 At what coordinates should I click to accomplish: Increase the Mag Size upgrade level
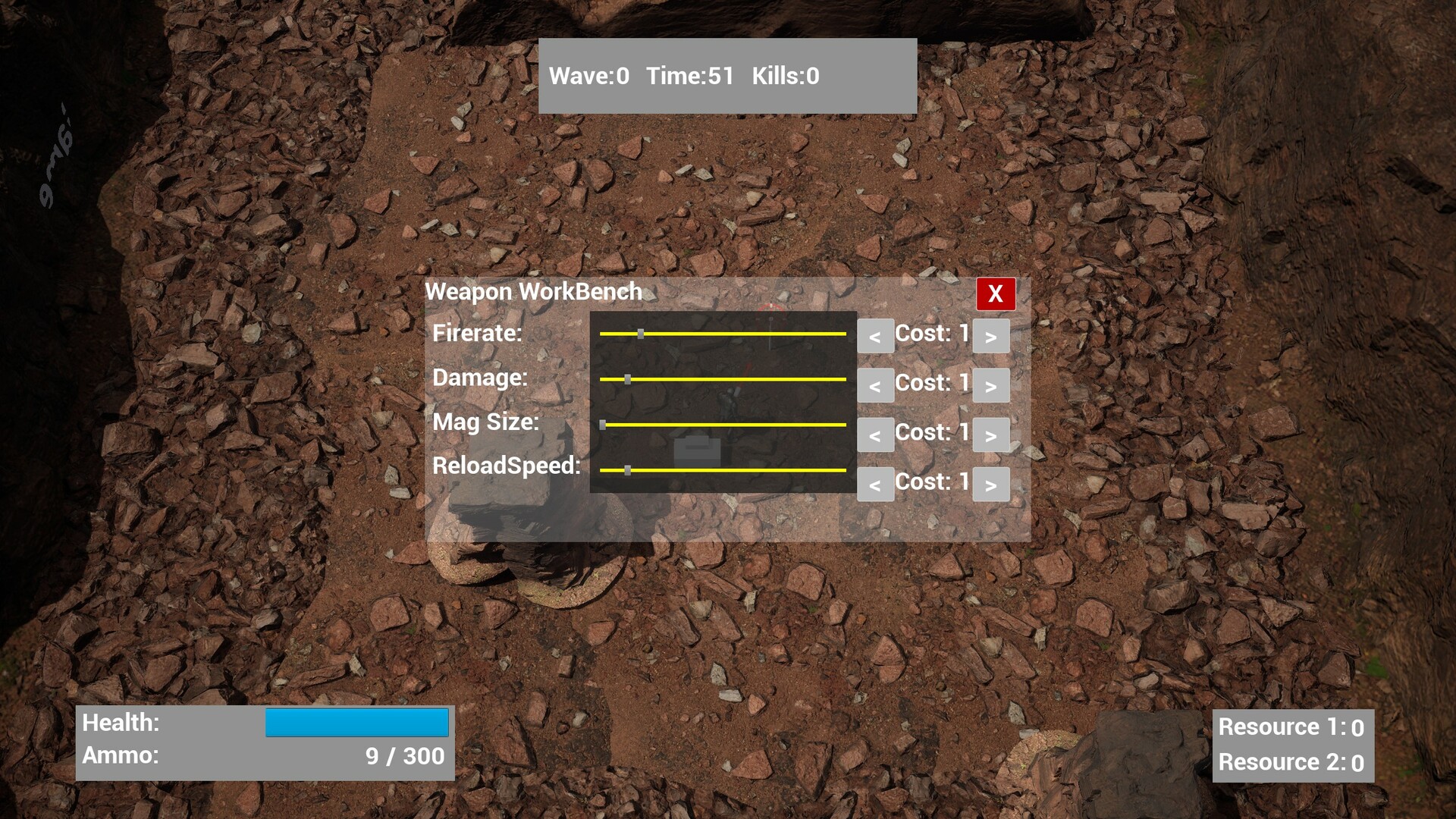coord(991,435)
